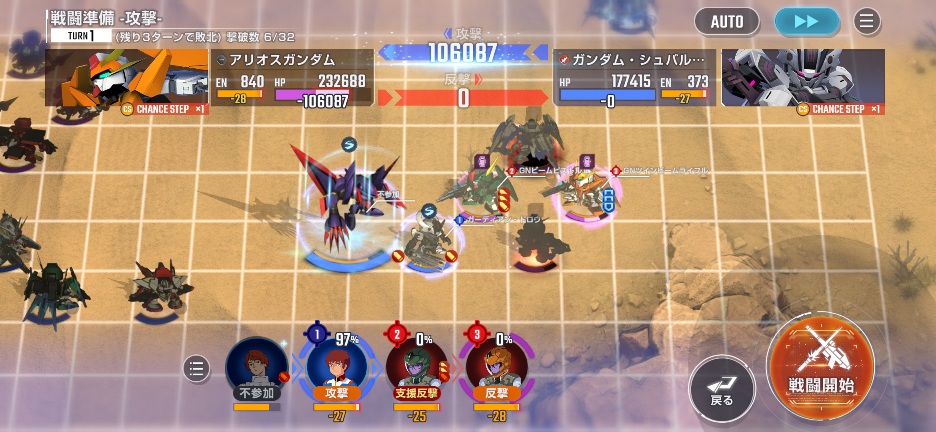Open the list icon beside pilot portraits
This screenshot has height=432, width=936.
tap(198, 368)
